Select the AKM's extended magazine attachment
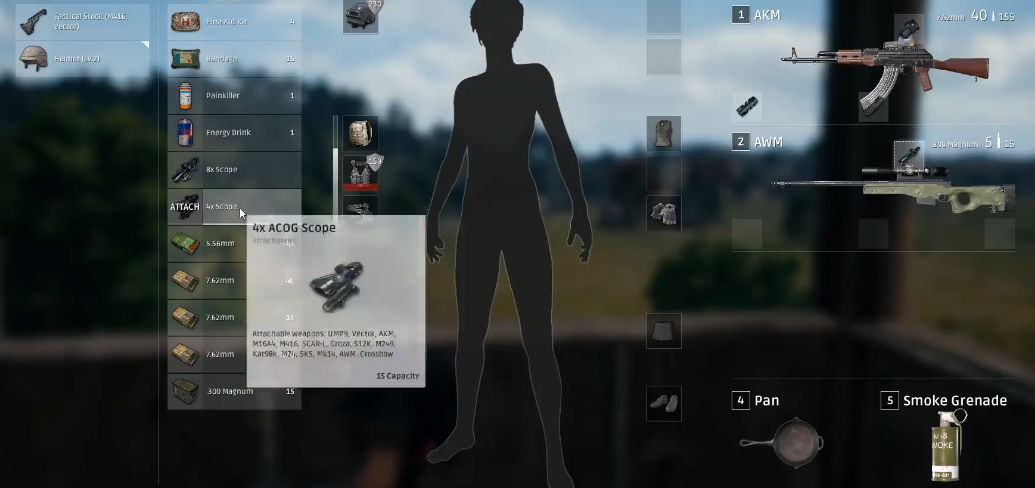1035x488 pixels. [872, 106]
